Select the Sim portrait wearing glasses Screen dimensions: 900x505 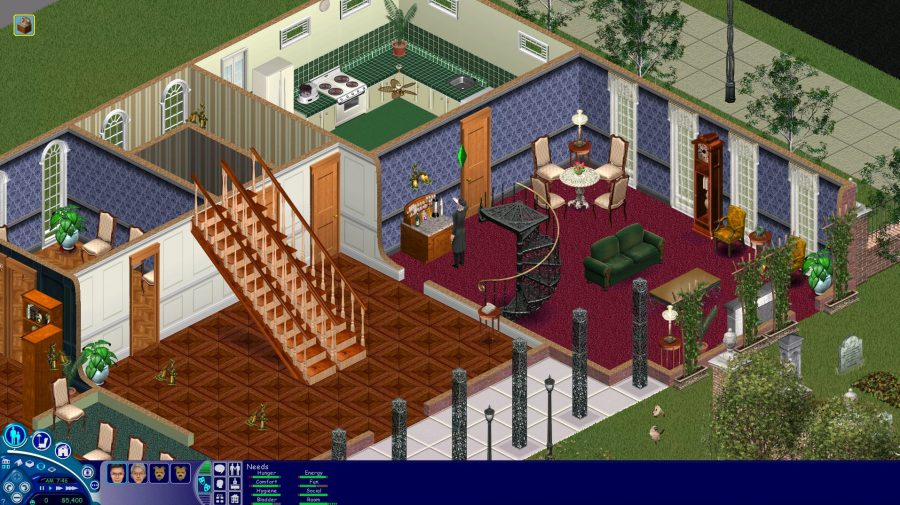pyautogui.click(x=117, y=473)
